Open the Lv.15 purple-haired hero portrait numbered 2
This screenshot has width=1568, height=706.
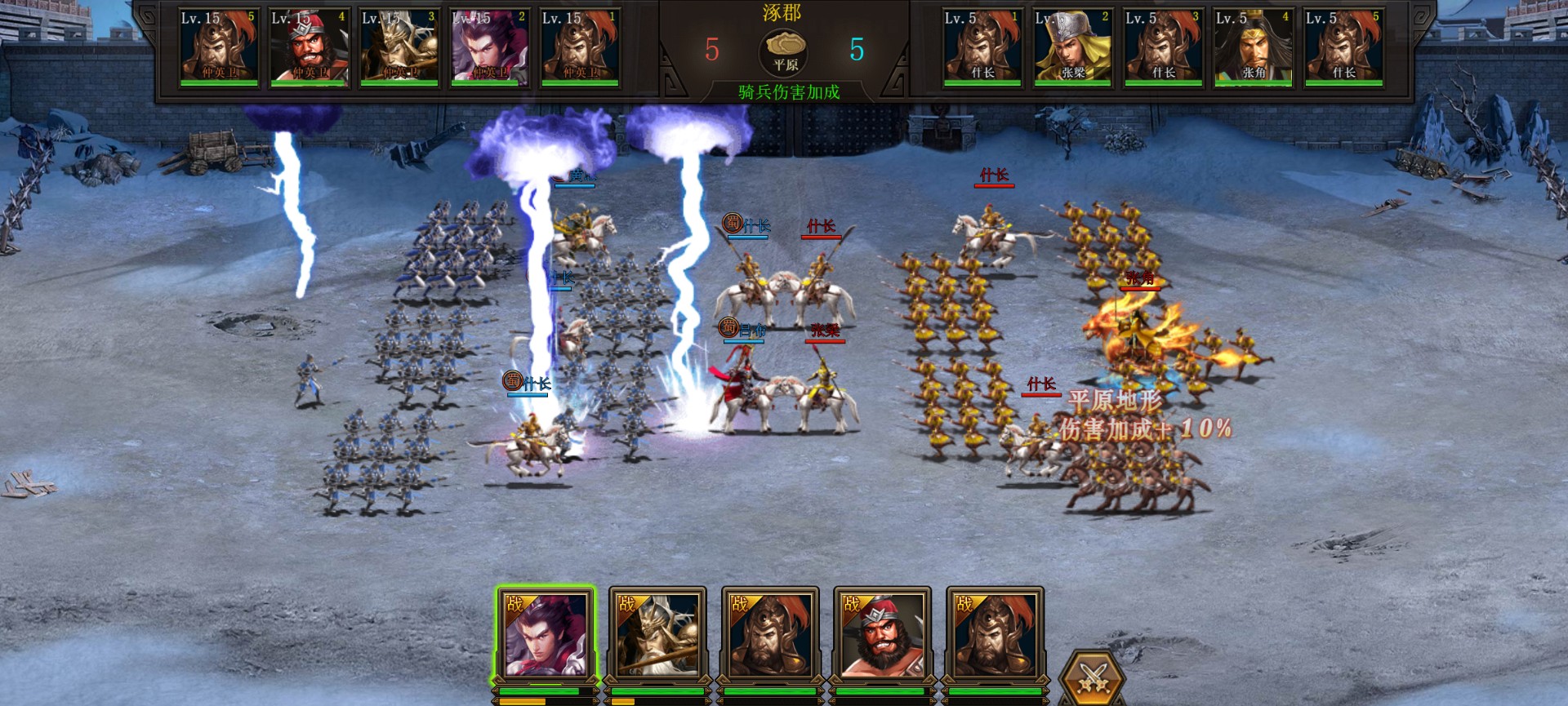(x=490, y=47)
